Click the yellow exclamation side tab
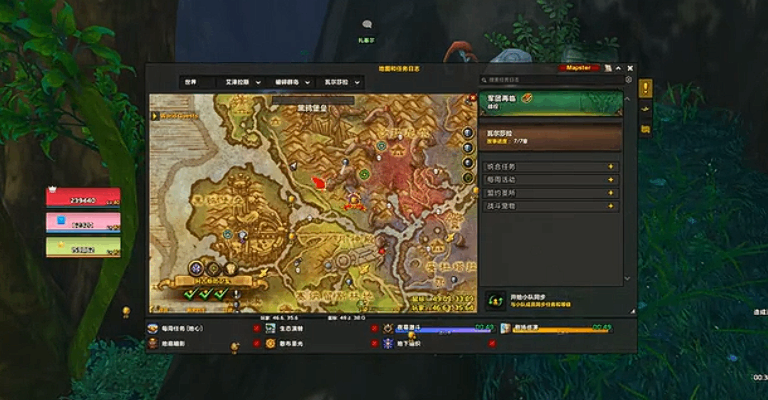This screenshot has height=400, width=768. pos(645,88)
